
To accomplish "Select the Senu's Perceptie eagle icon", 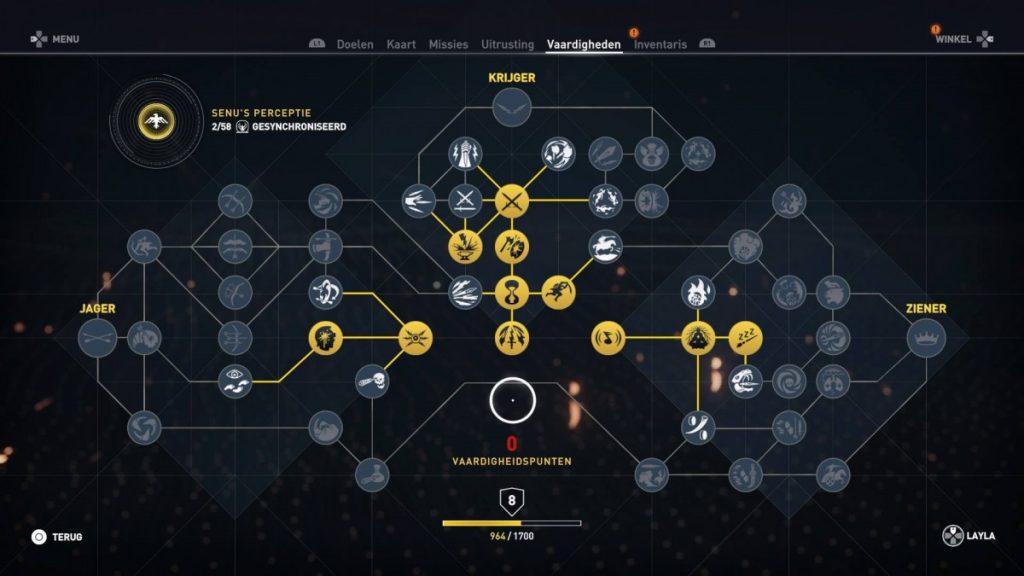I will (156, 121).
